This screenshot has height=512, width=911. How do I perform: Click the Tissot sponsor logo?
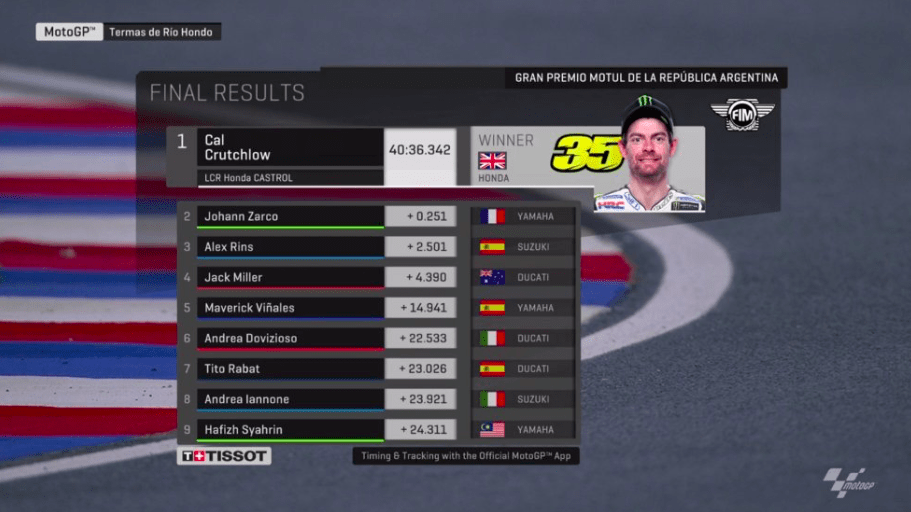coord(224,456)
